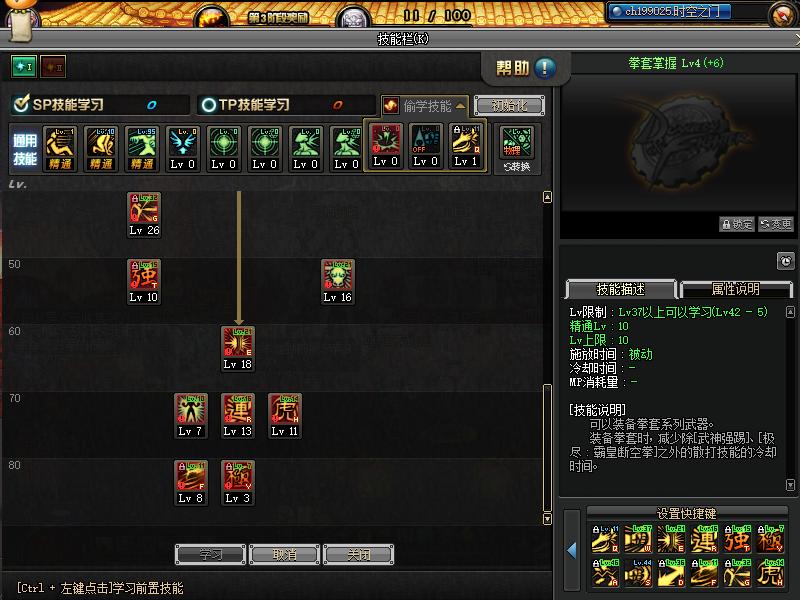Click the blue left arrow by hotkey panel
800x600 pixels.
(x=572, y=549)
